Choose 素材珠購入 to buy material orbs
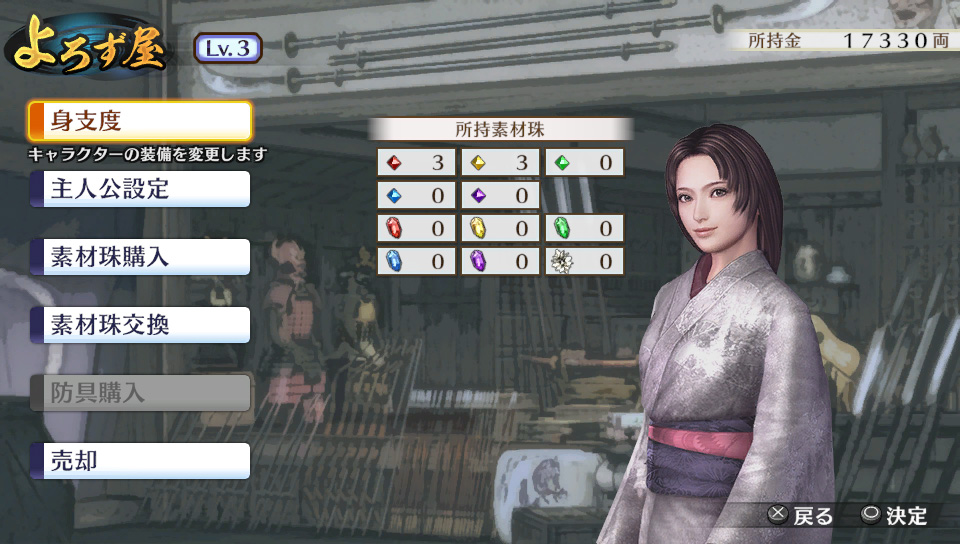This screenshot has height=544, width=960. (x=140, y=257)
